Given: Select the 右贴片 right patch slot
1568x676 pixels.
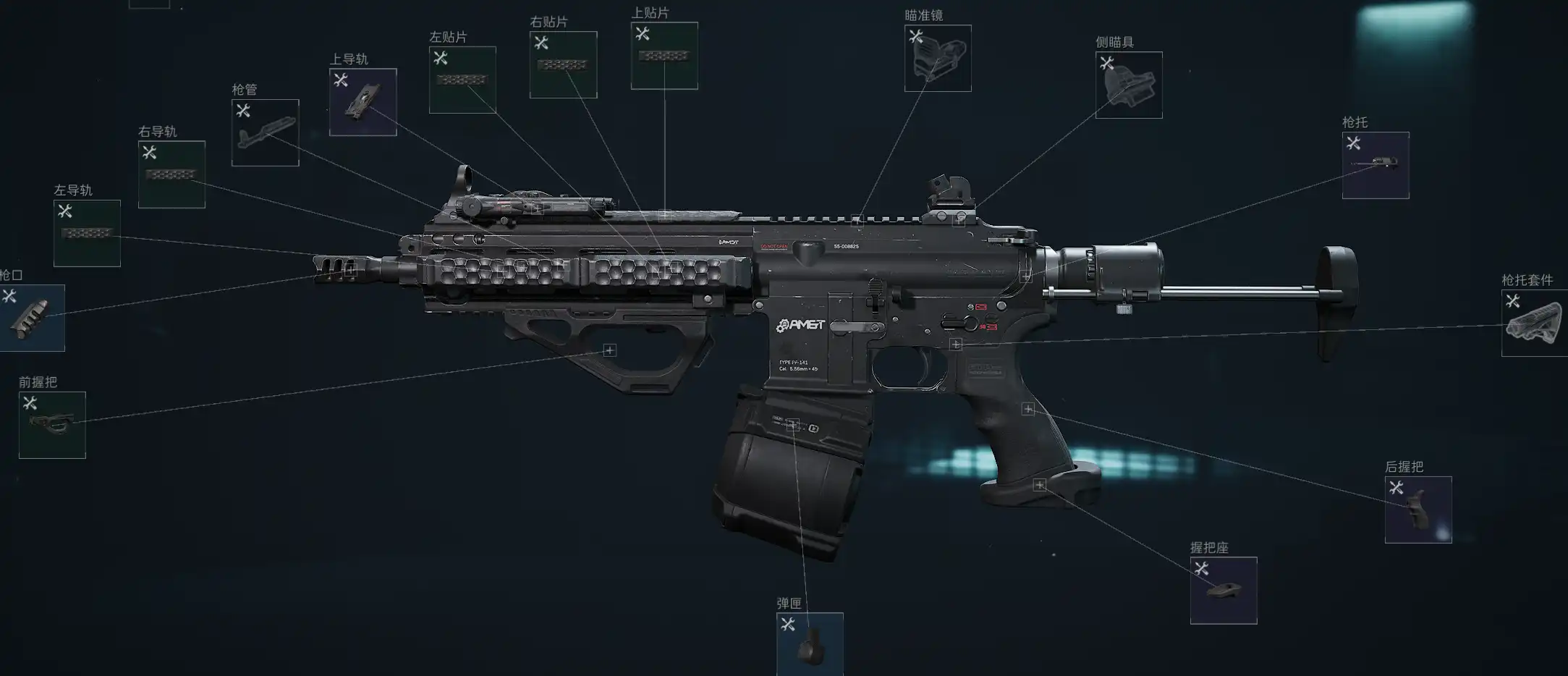Looking at the screenshot, I should point(563,64).
